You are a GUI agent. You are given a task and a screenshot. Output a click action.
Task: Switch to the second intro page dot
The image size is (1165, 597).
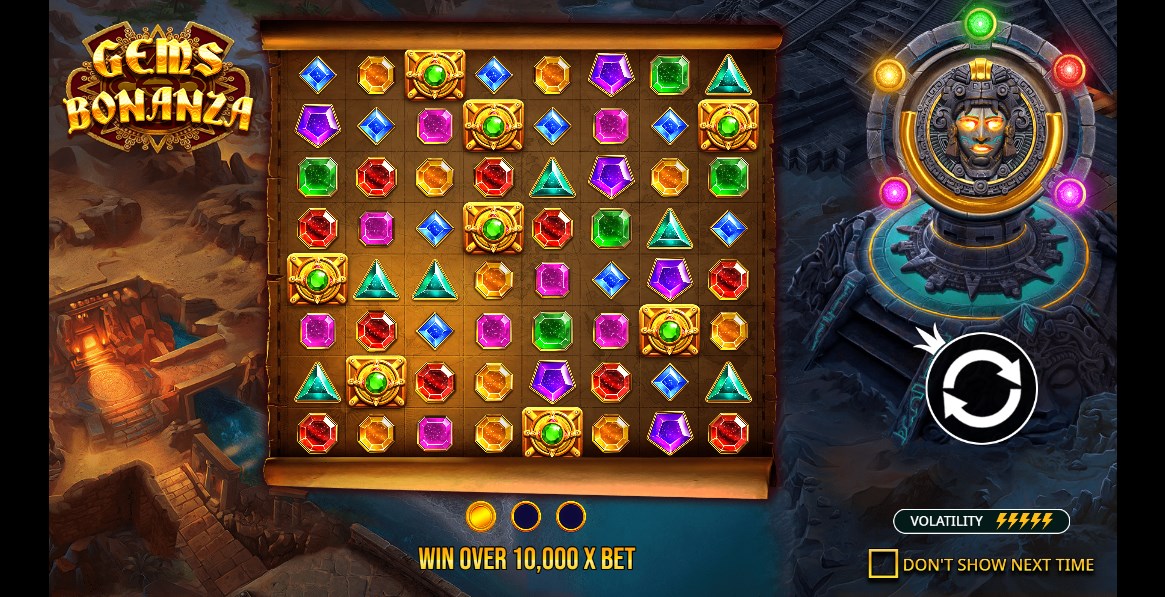click(526, 516)
